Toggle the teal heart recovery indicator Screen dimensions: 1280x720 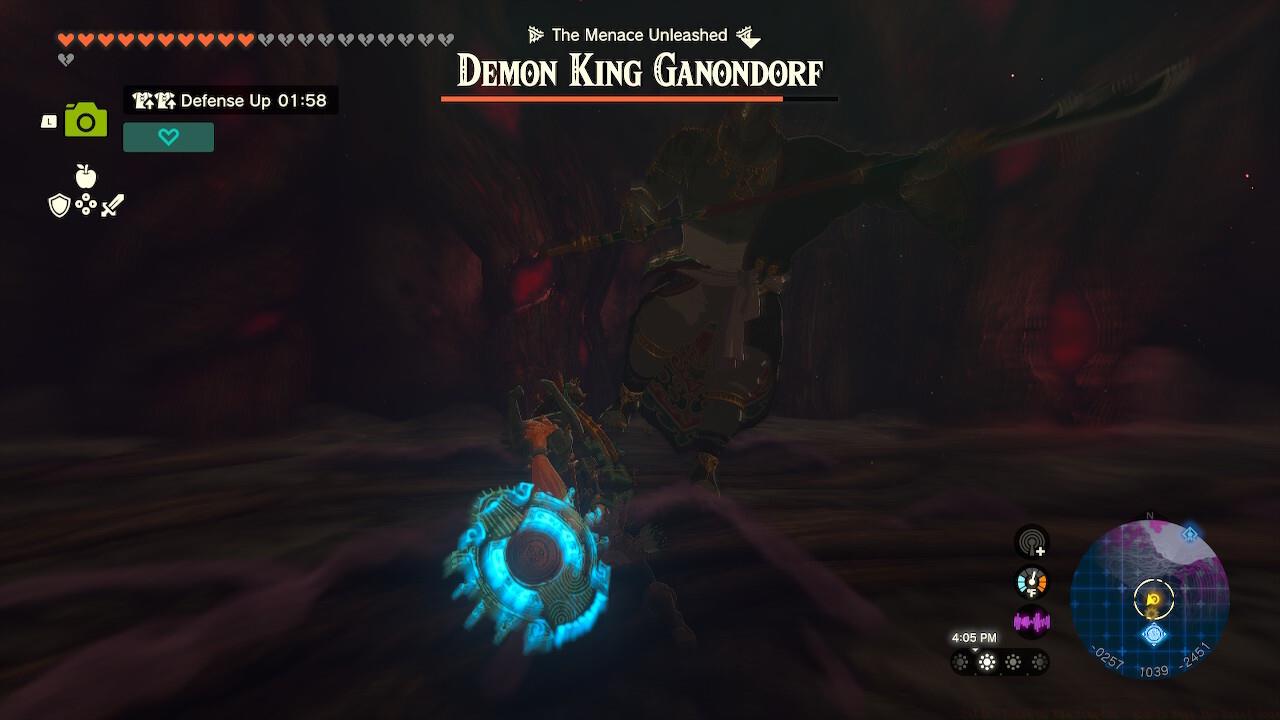(x=168, y=137)
